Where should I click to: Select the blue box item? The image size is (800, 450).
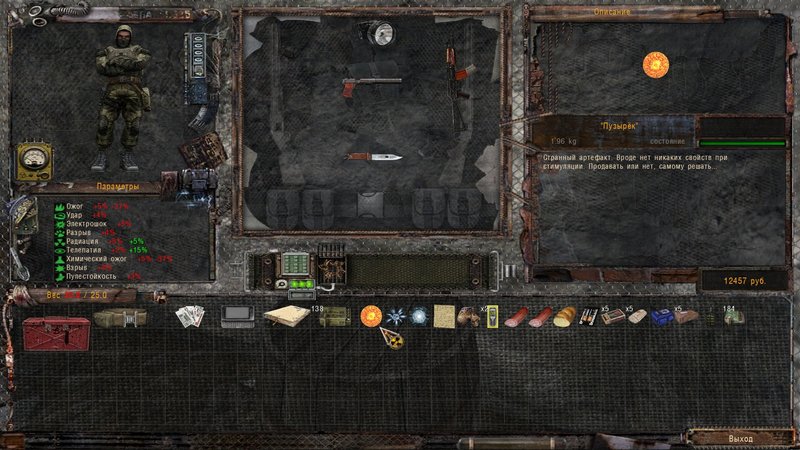[661, 317]
